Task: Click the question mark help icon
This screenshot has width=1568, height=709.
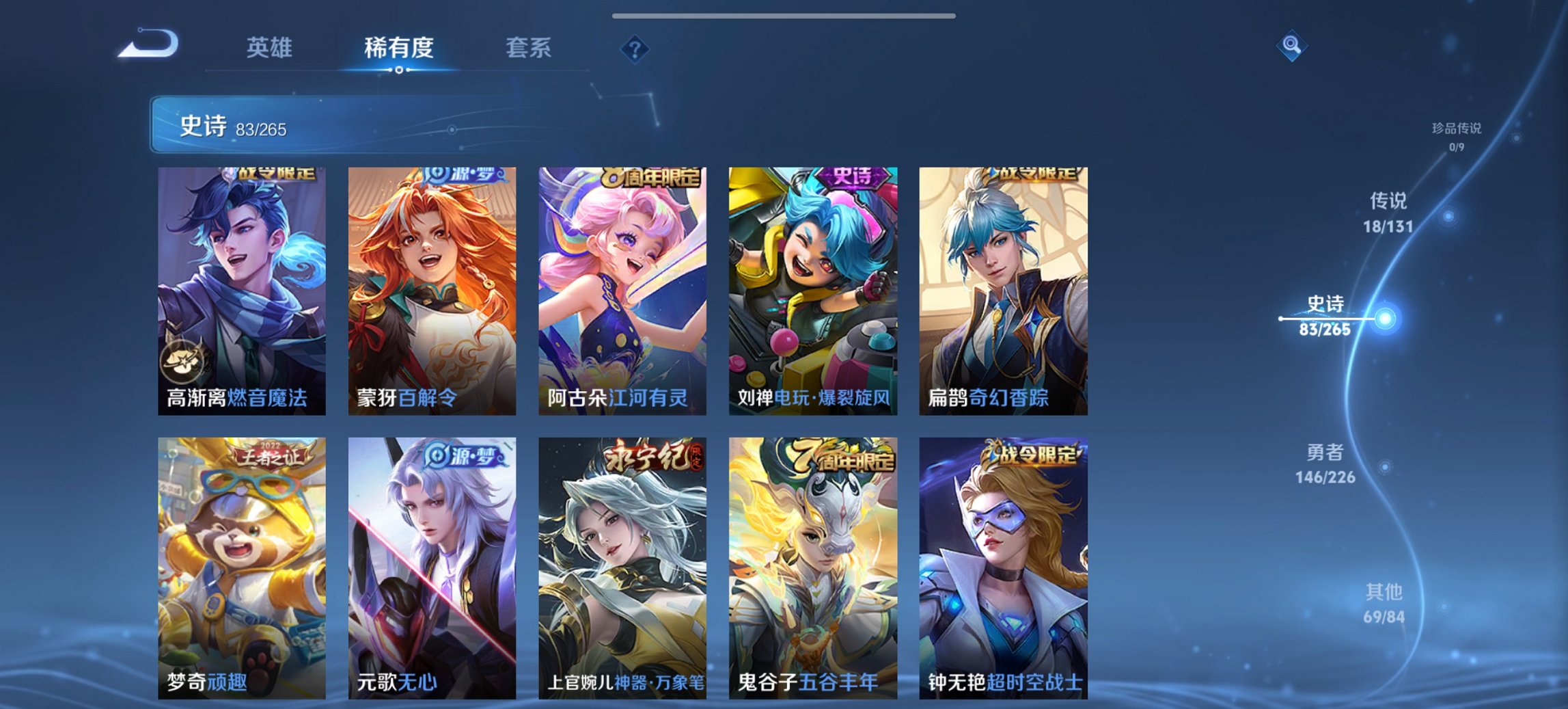Action: click(634, 48)
